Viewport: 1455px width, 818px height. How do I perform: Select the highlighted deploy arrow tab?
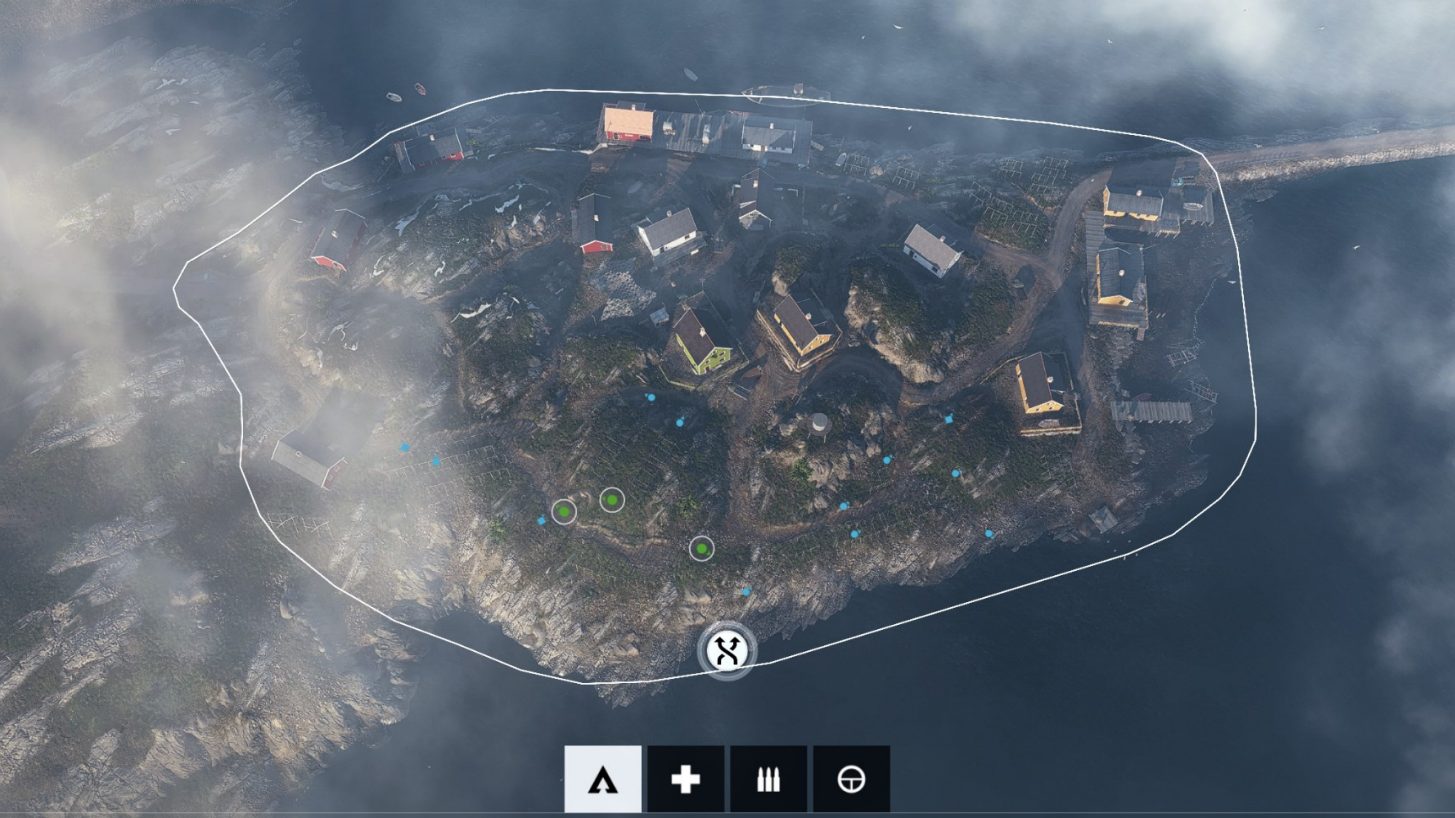[602, 777]
